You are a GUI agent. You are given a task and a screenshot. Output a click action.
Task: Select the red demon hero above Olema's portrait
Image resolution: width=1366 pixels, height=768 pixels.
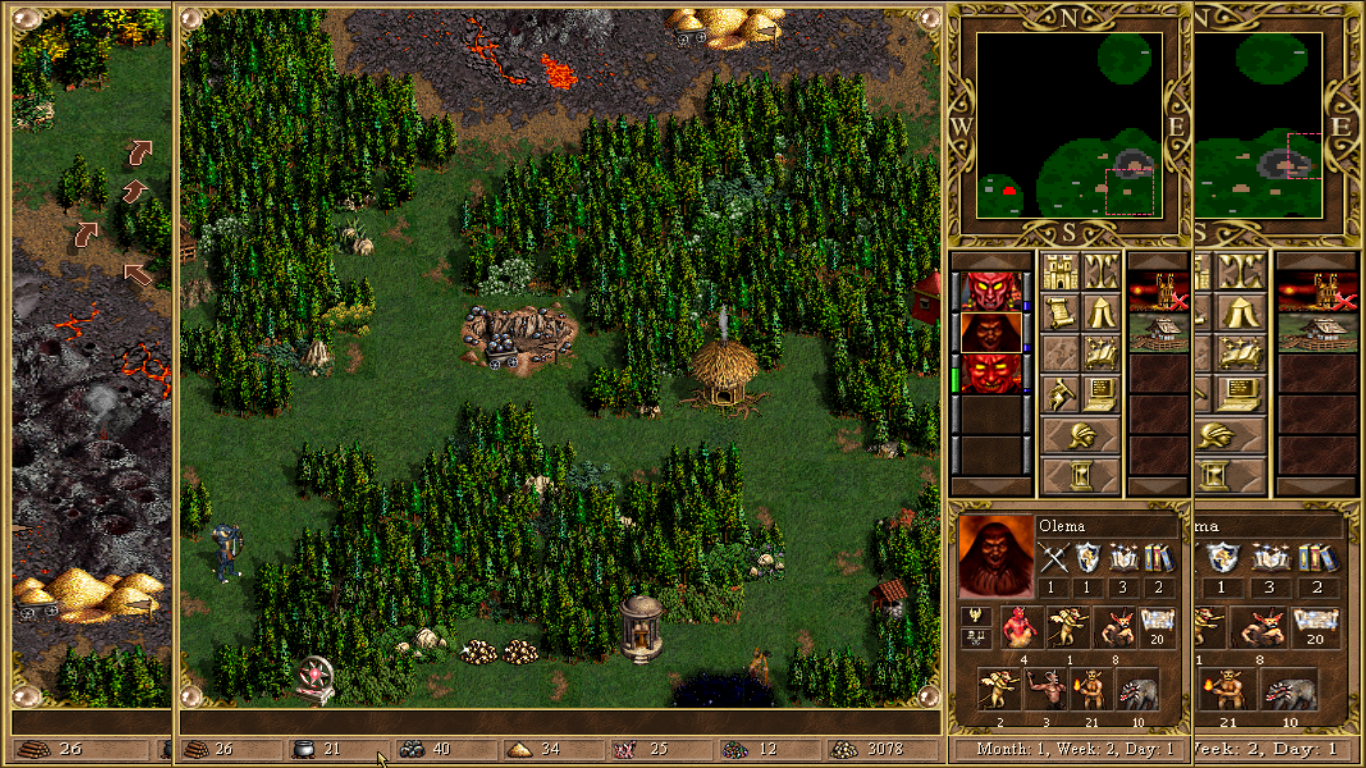(991, 291)
